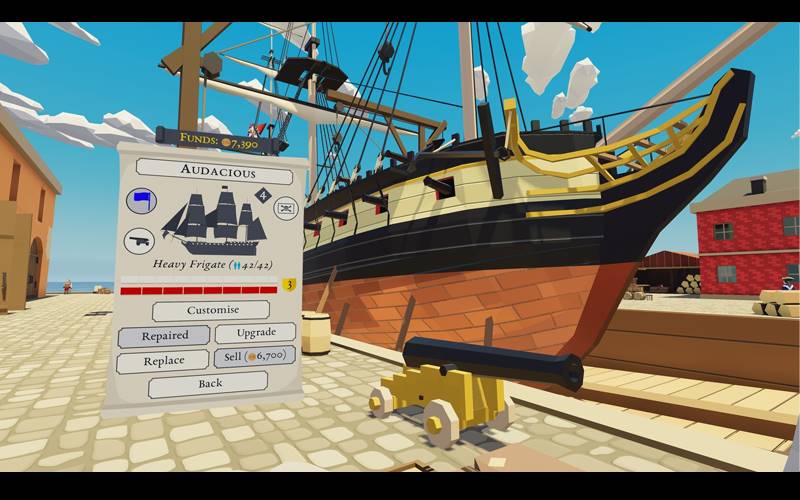800x500 pixels.
Task: Click the Repaired button
Action: pos(164,336)
